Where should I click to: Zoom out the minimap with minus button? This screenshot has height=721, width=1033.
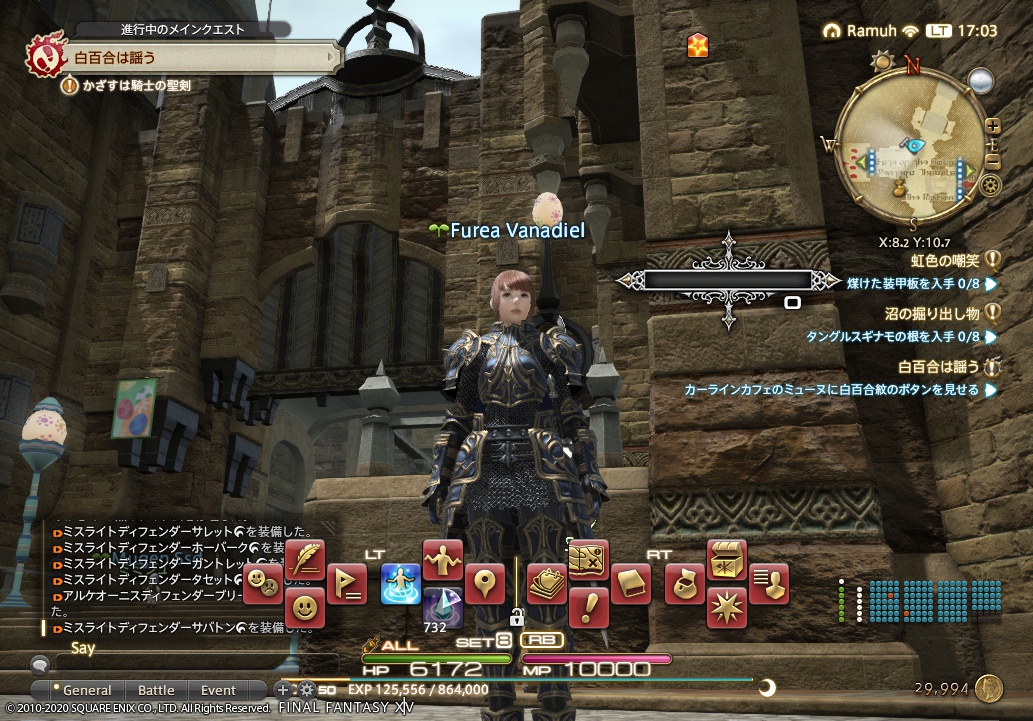(x=992, y=161)
